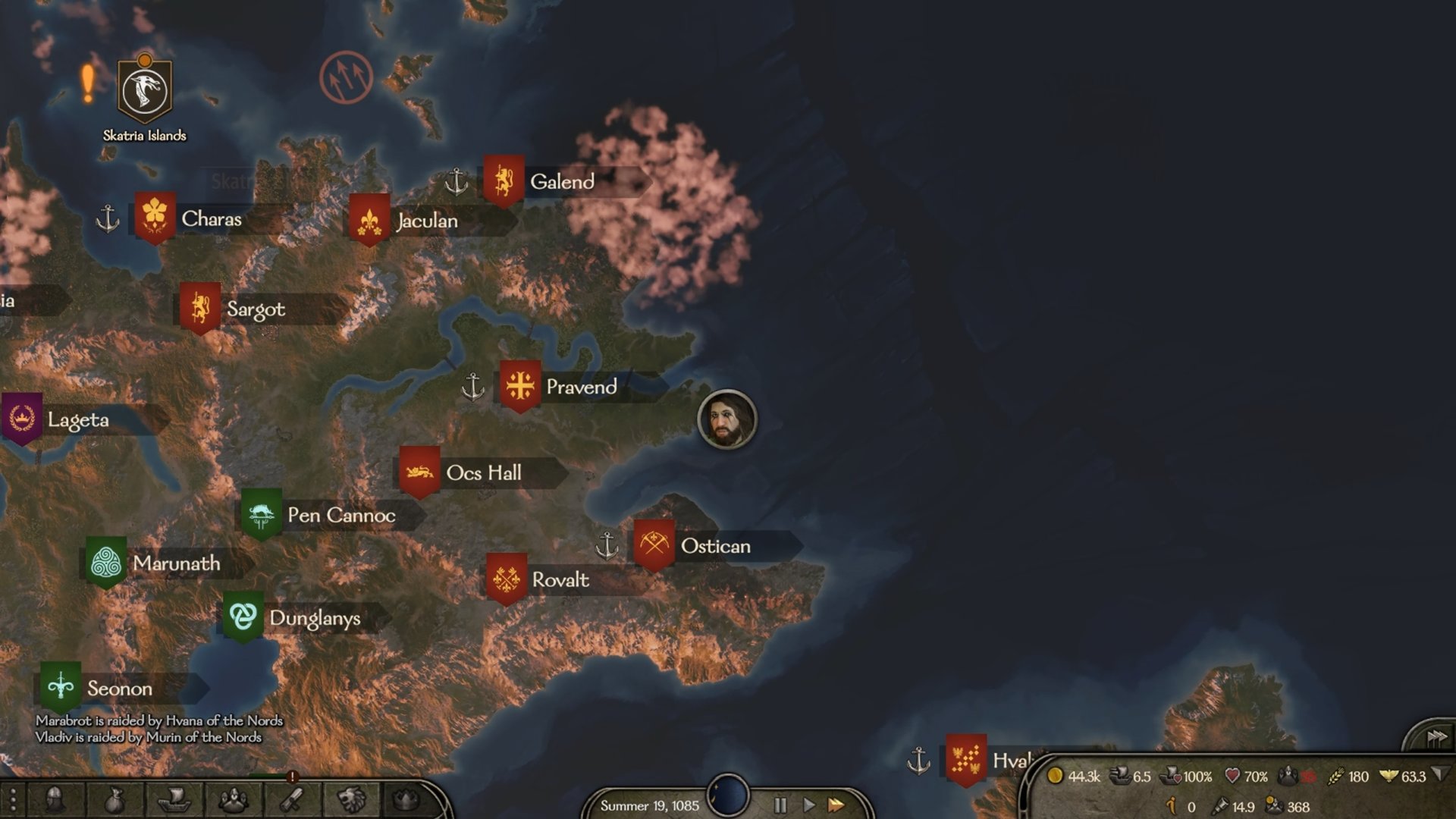The width and height of the screenshot is (1456, 819).
Task: Open the three-dot escape menu
Action: pyautogui.click(x=13, y=800)
